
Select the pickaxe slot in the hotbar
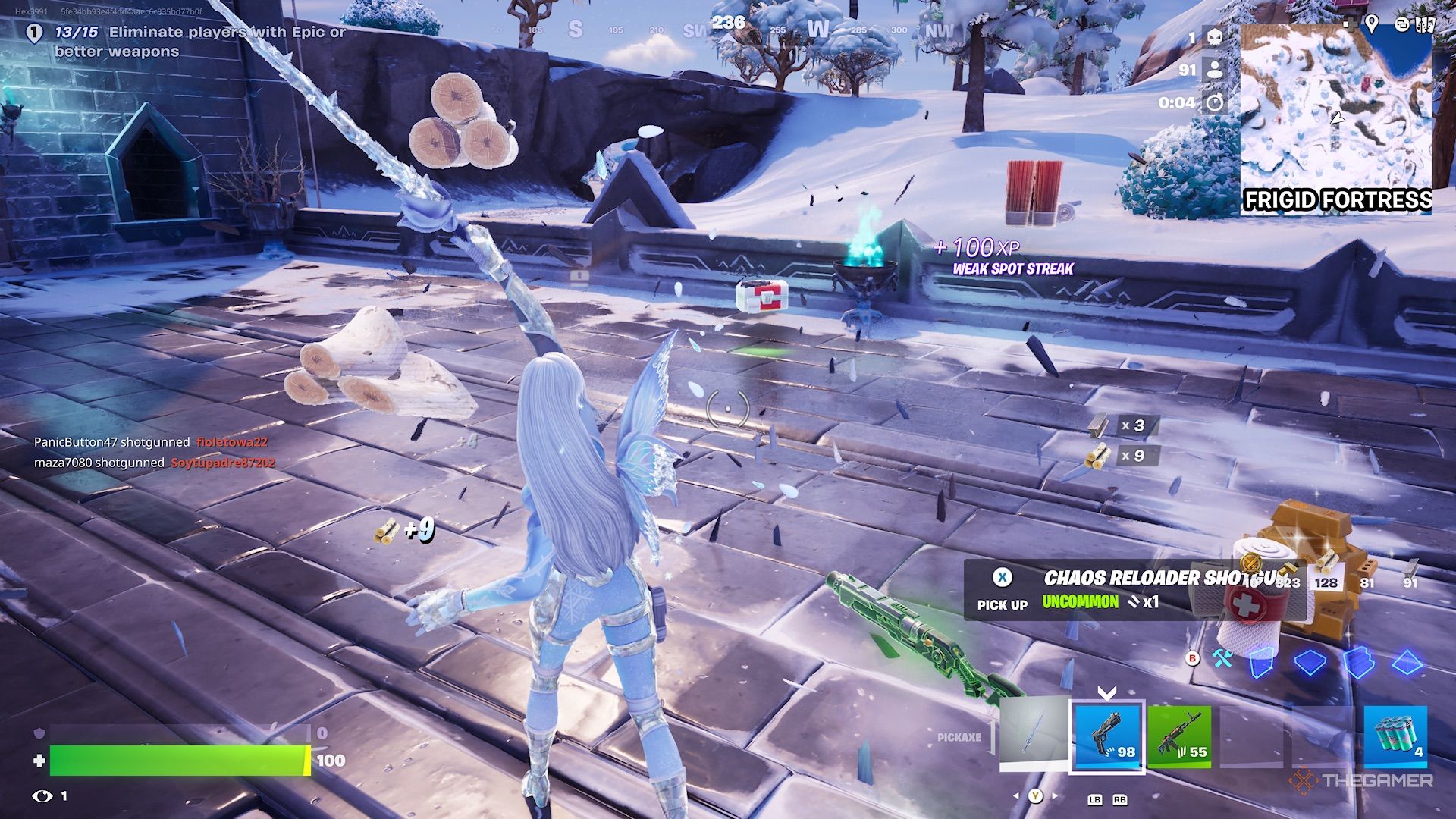tap(1034, 735)
